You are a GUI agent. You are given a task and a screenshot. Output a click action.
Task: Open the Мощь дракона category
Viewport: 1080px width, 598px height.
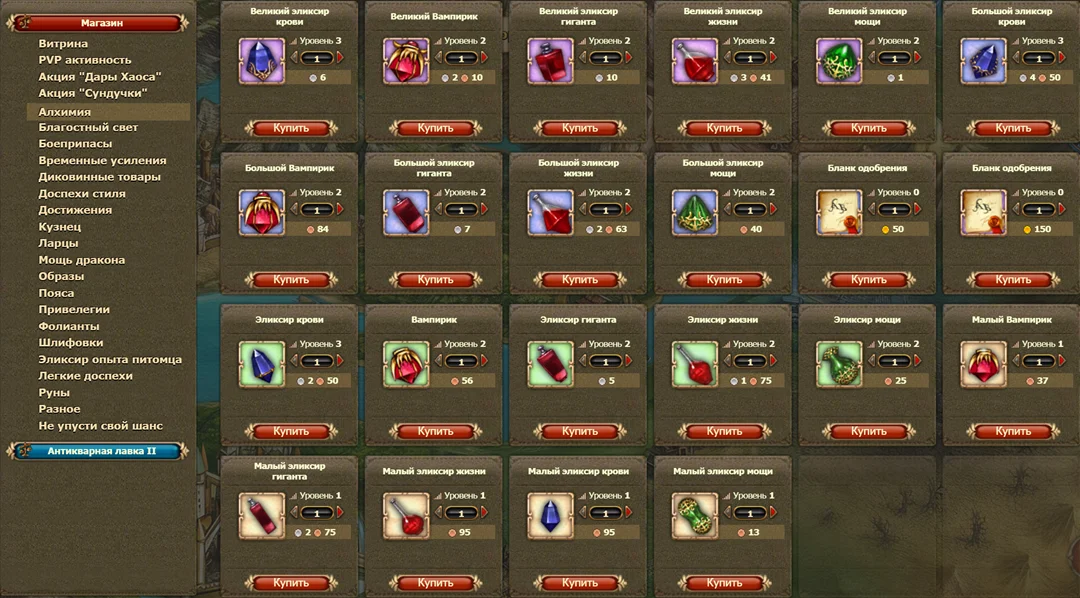click(x=82, y=260)
